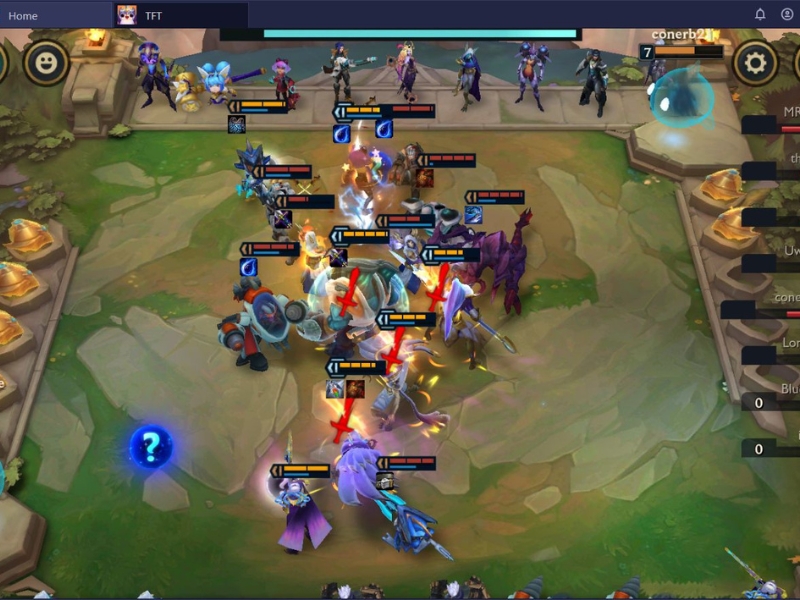Open the account profile icon
The width and height of the screenshot is (800, 600).
tap(786, 15)
